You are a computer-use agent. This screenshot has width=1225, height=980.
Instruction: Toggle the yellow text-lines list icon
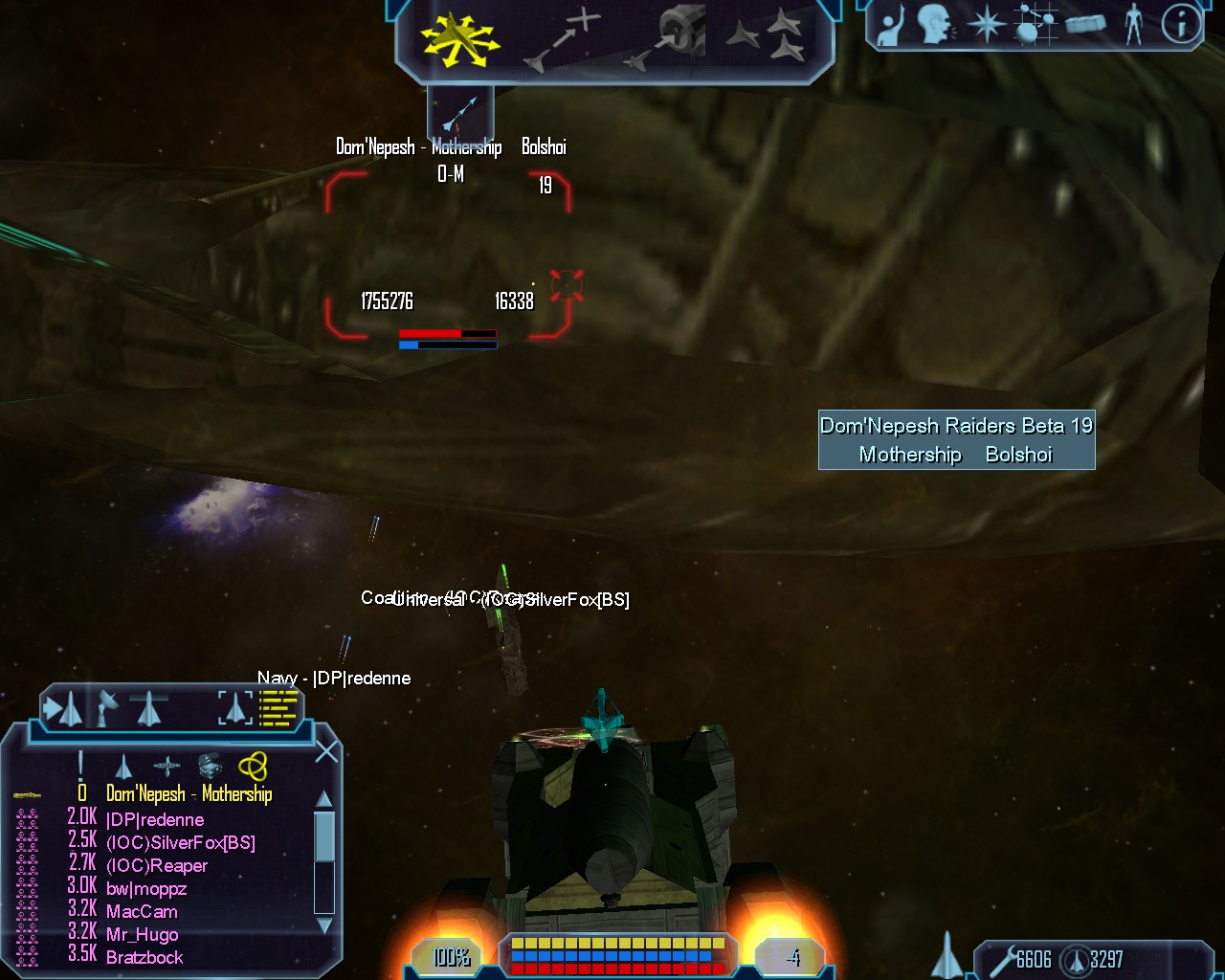pyautogui.click(x=278, y=709)
